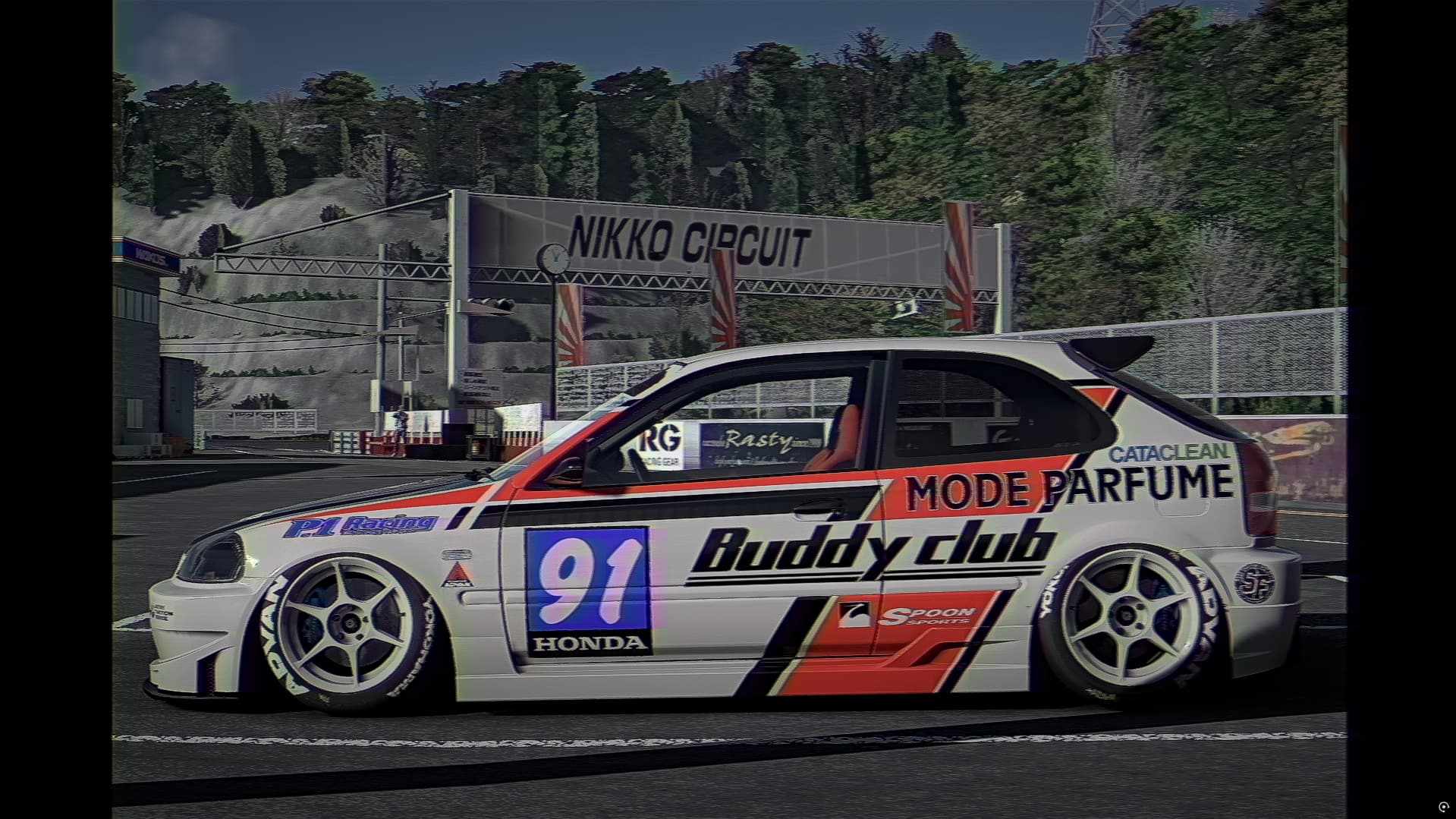Click the circular rotate arrow icon
This screenshot has width=1456, height=819.
click(x=1443, y=806)
